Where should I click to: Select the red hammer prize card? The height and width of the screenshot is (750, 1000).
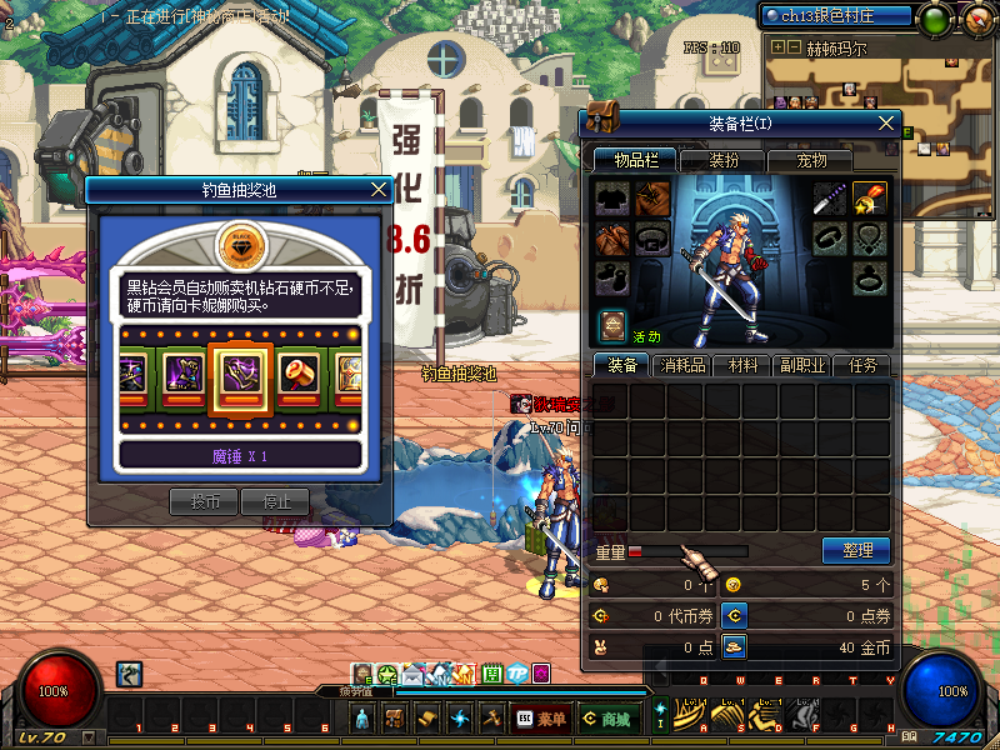tap(299, 379)
